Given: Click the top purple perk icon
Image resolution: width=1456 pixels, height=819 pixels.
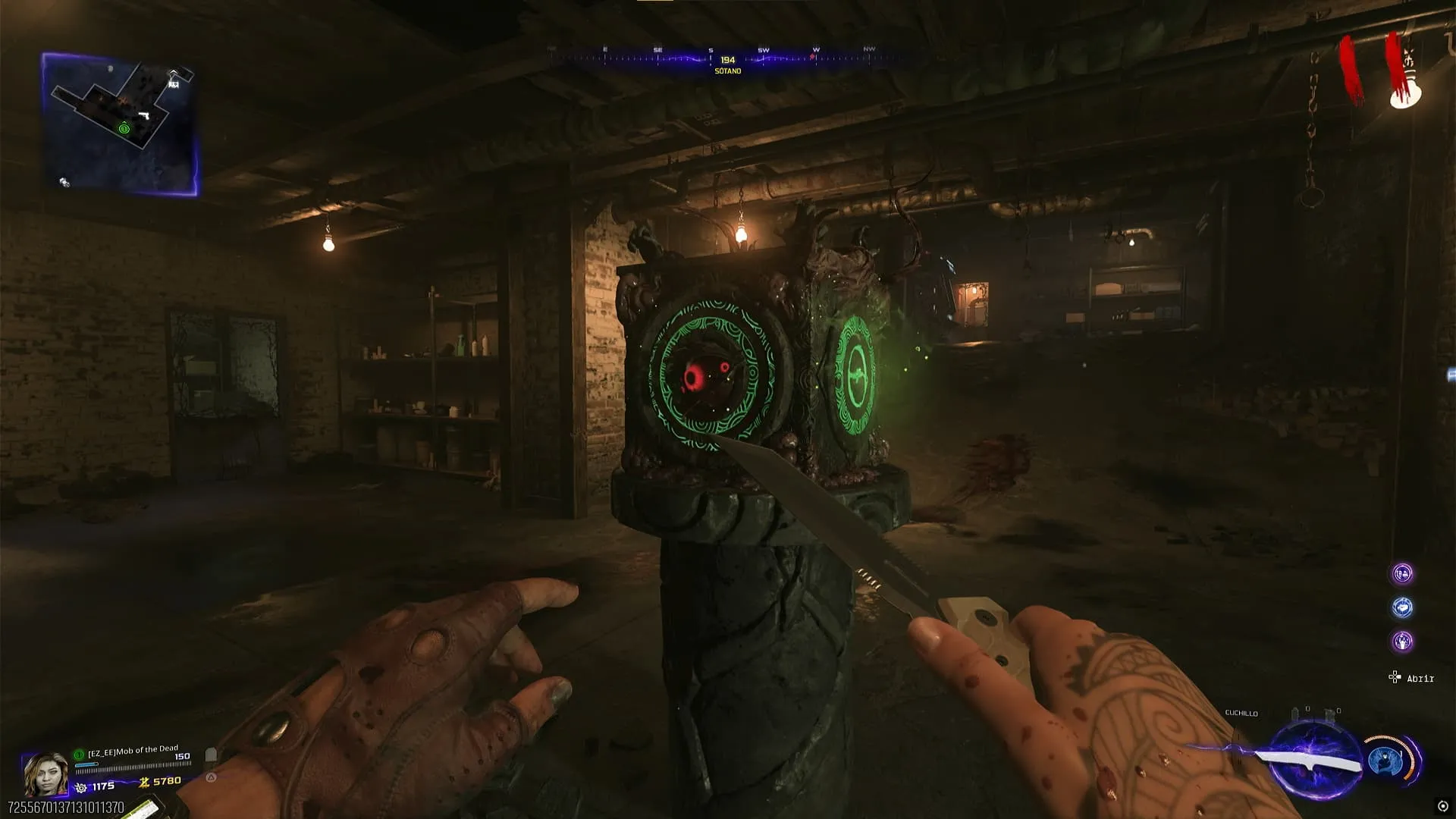Looking at the screenshot, I should pyautogui.click(x=1402, y=574).
